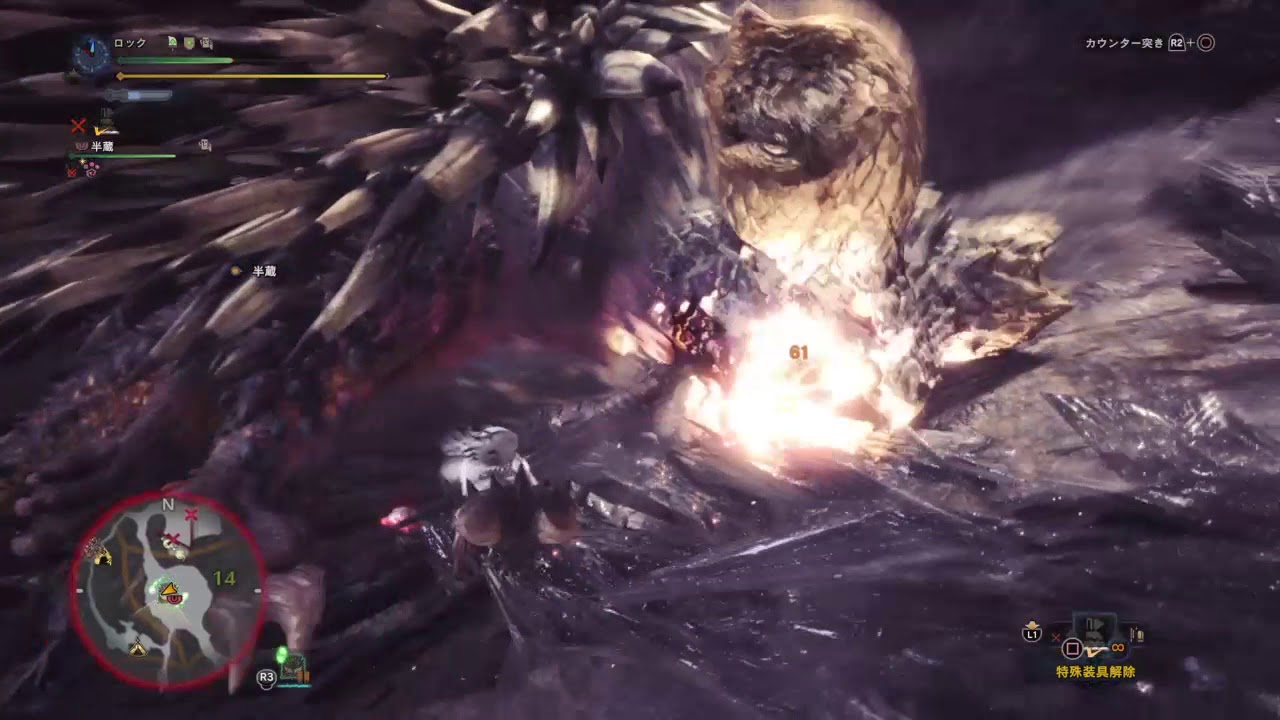Toggle the orange checkmark indicator on the left HUD
1280x720 pixels.
click(102, 130)
